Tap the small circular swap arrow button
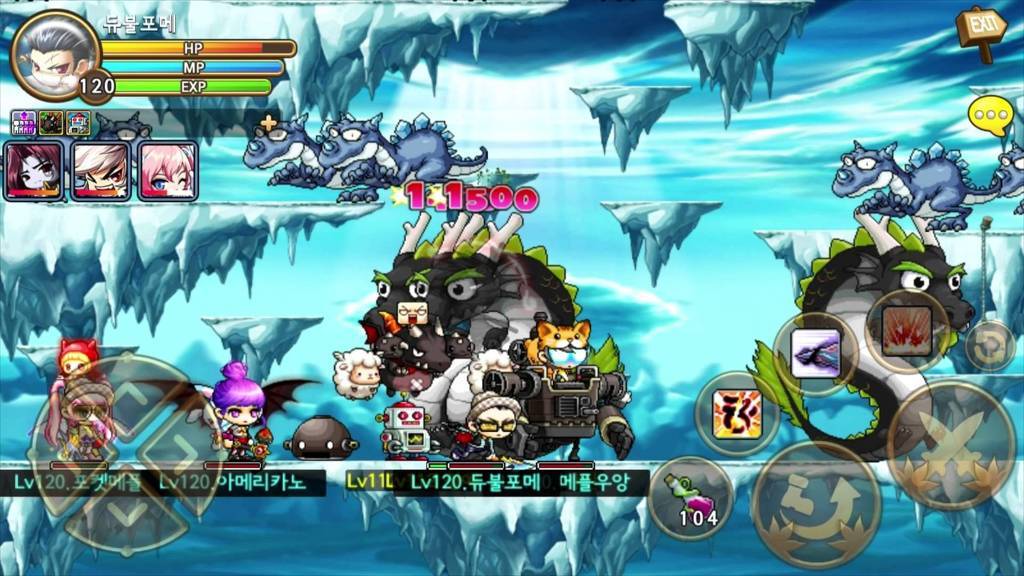Image resolution: width=1024 pixels, height=576 pixels. (989, 346)
